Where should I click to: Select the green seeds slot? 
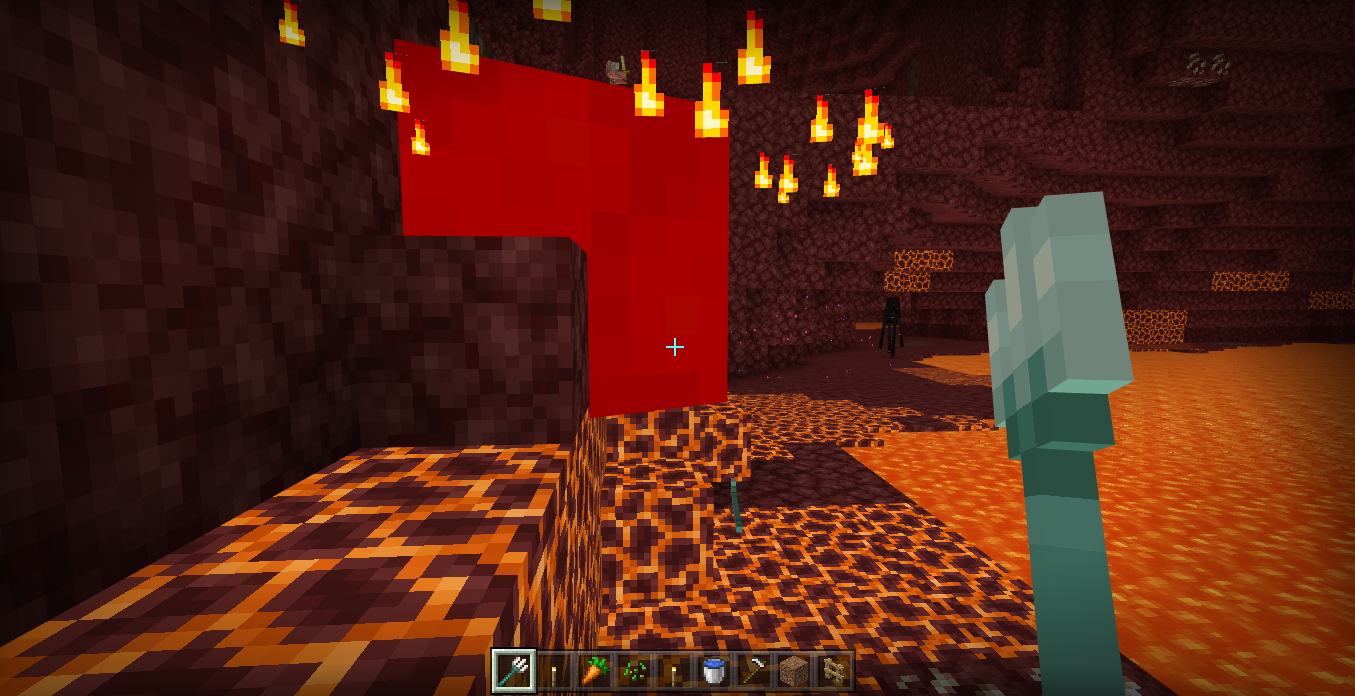click(633, 671)
